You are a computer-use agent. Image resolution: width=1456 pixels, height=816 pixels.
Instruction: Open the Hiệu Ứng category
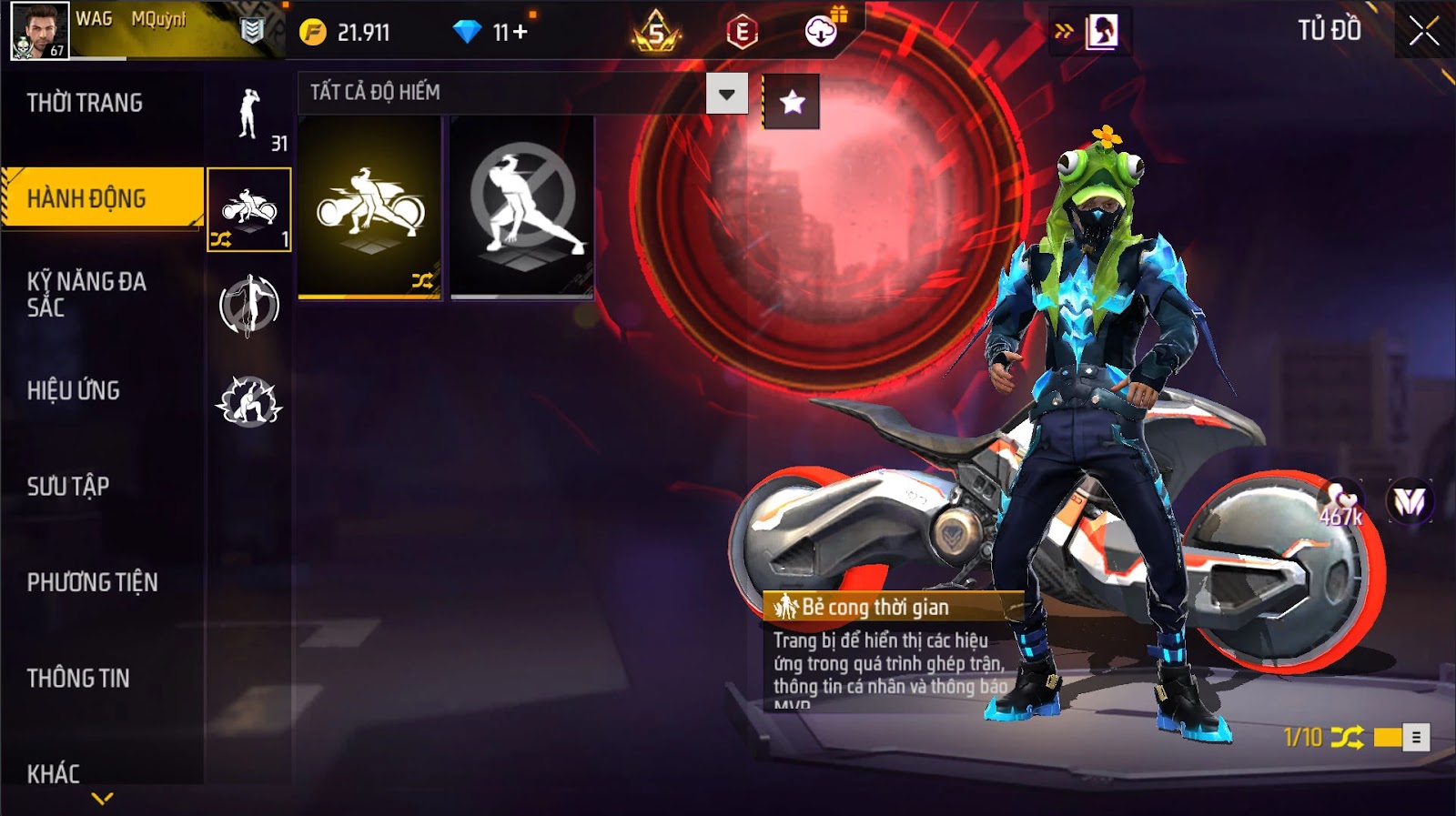tap(74, 390)
